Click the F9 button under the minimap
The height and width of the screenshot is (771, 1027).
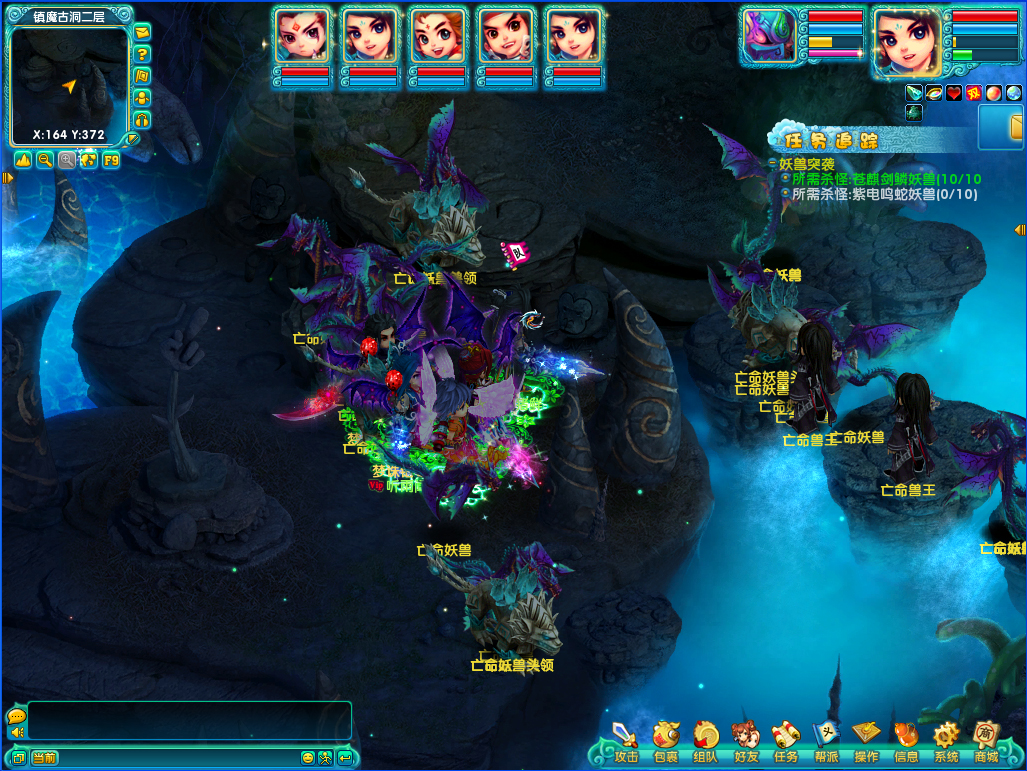coord(111,160)
